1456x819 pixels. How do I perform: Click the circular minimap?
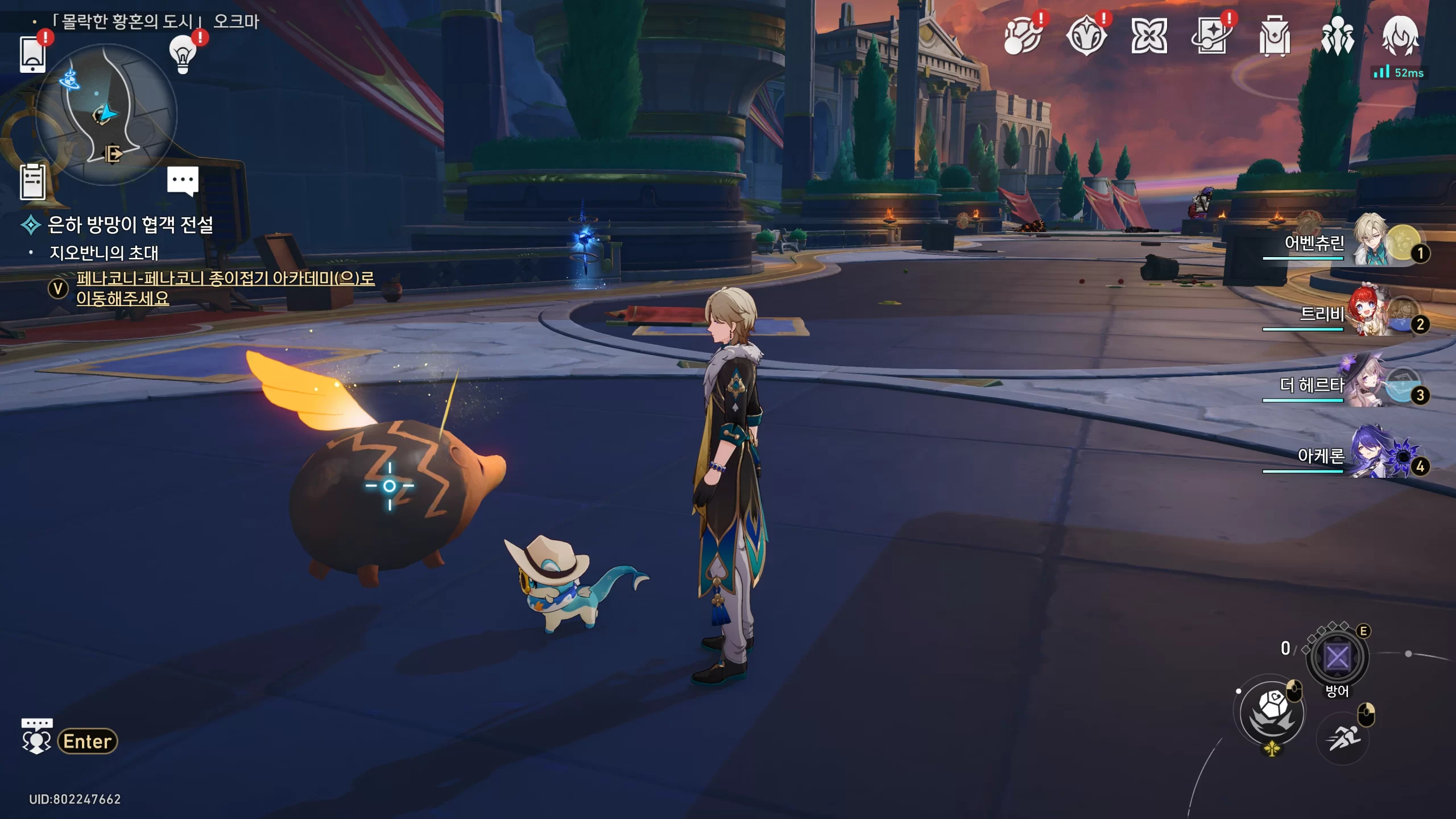(x=106, y=114)
